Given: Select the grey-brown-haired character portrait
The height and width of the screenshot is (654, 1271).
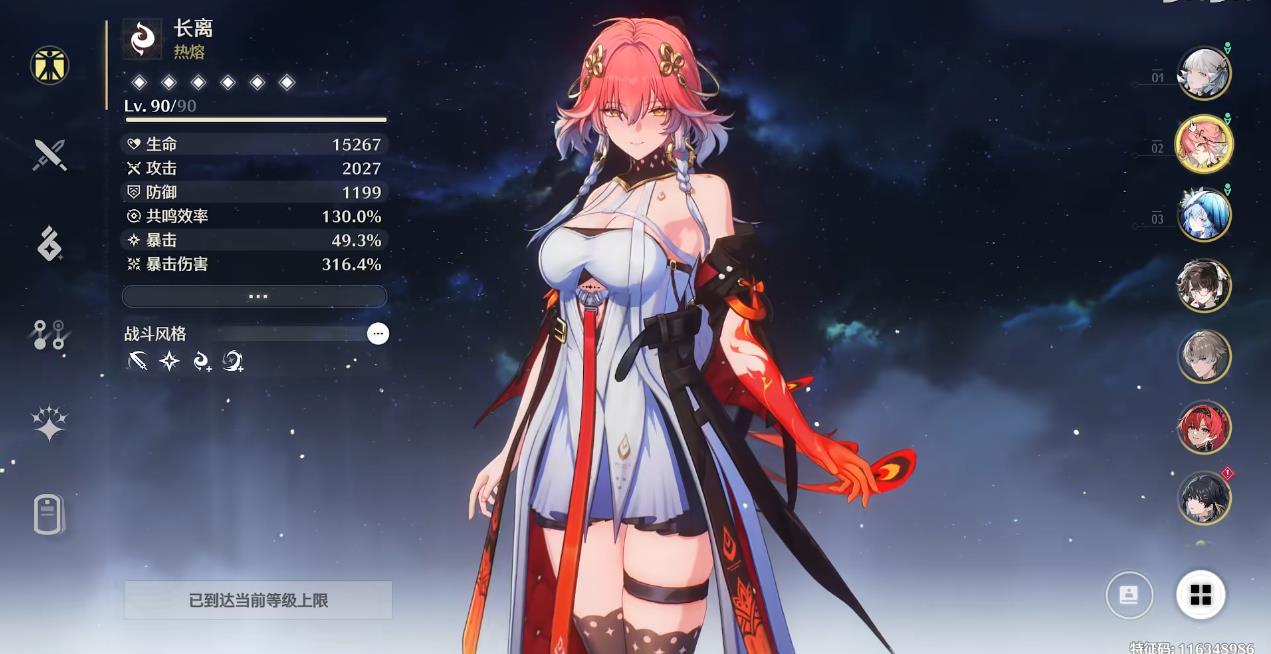Looking at the screenshot, I should (x=1203, y=356).
